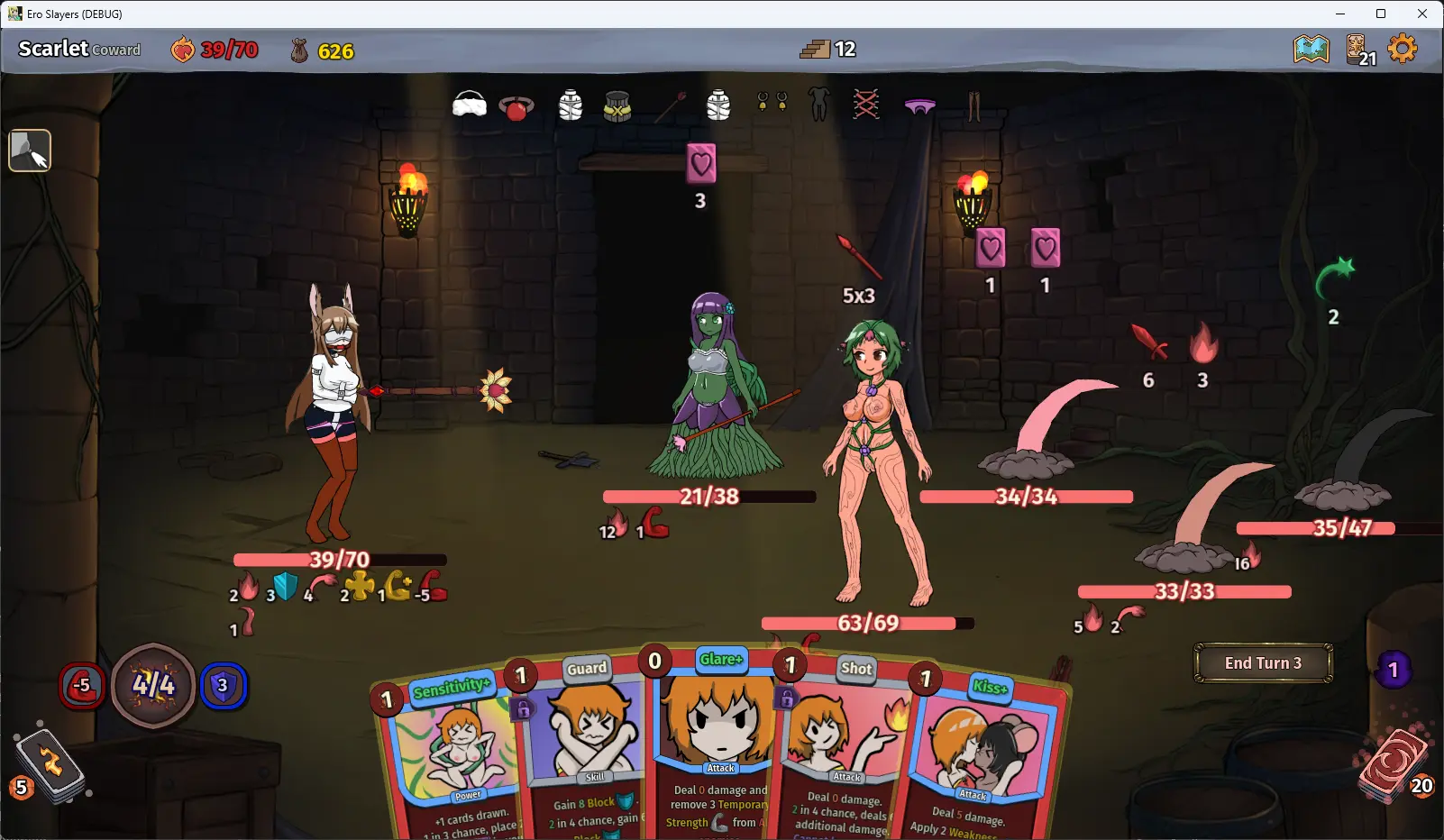Pick the Shot attack card
This screenshot has width=1444, height=840.
tap(843, 739)
